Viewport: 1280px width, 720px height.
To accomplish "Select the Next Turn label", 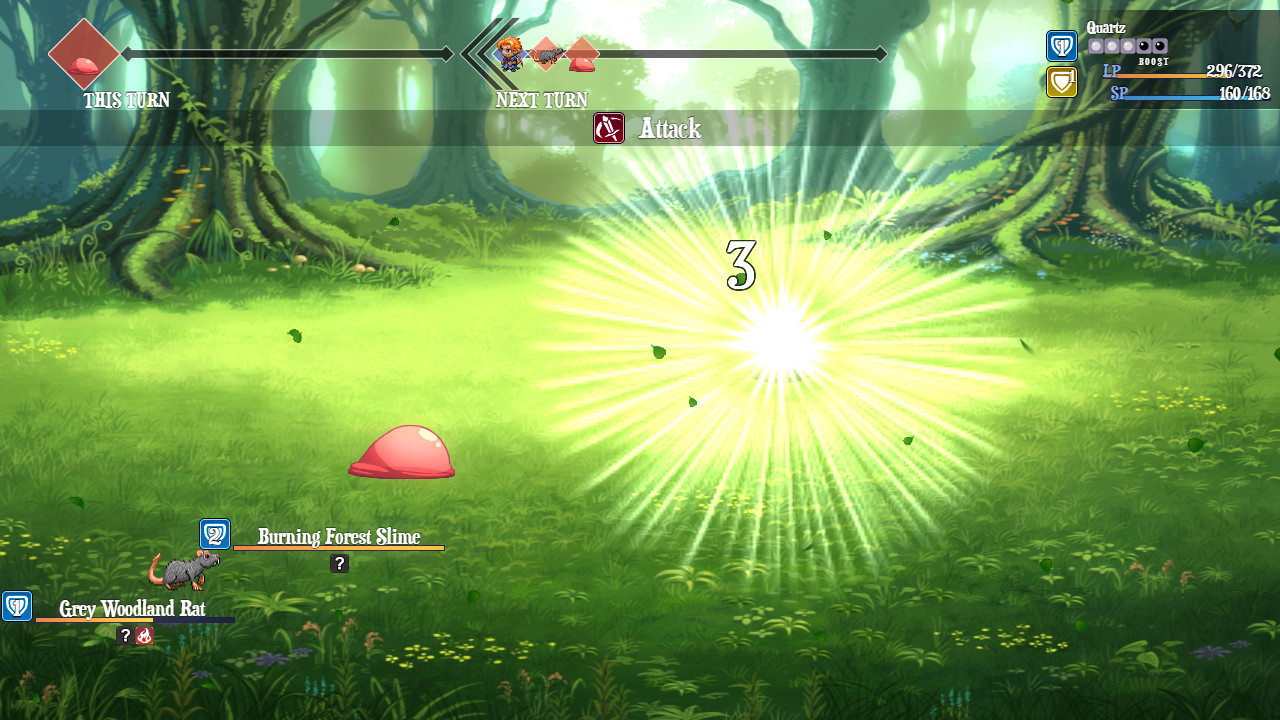I will (541, 100).
